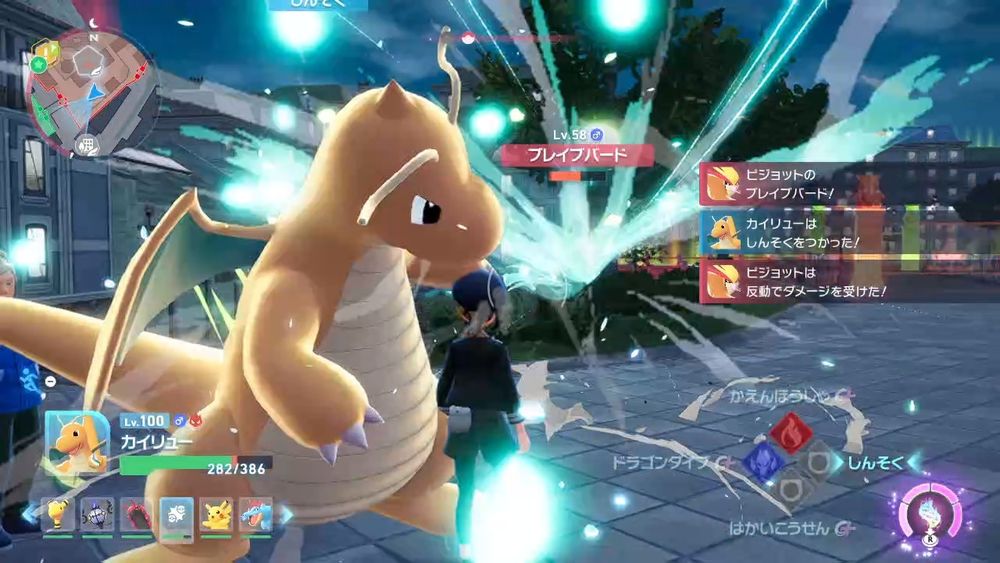1000x563 pixels.
Task: Pick the red Pokémon party slot
Action: 136,514
